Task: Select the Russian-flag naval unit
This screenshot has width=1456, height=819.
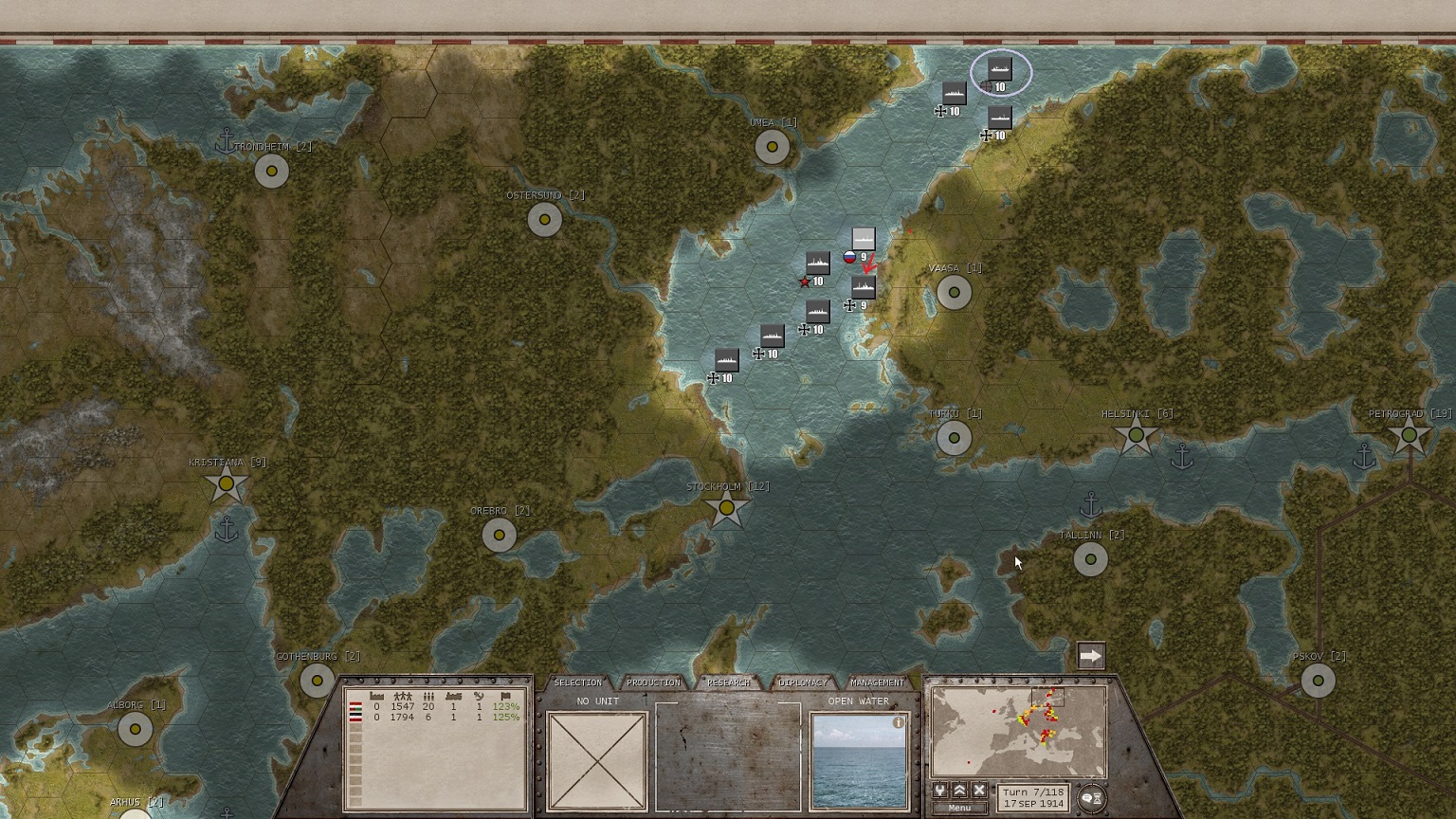Action: 863,239
